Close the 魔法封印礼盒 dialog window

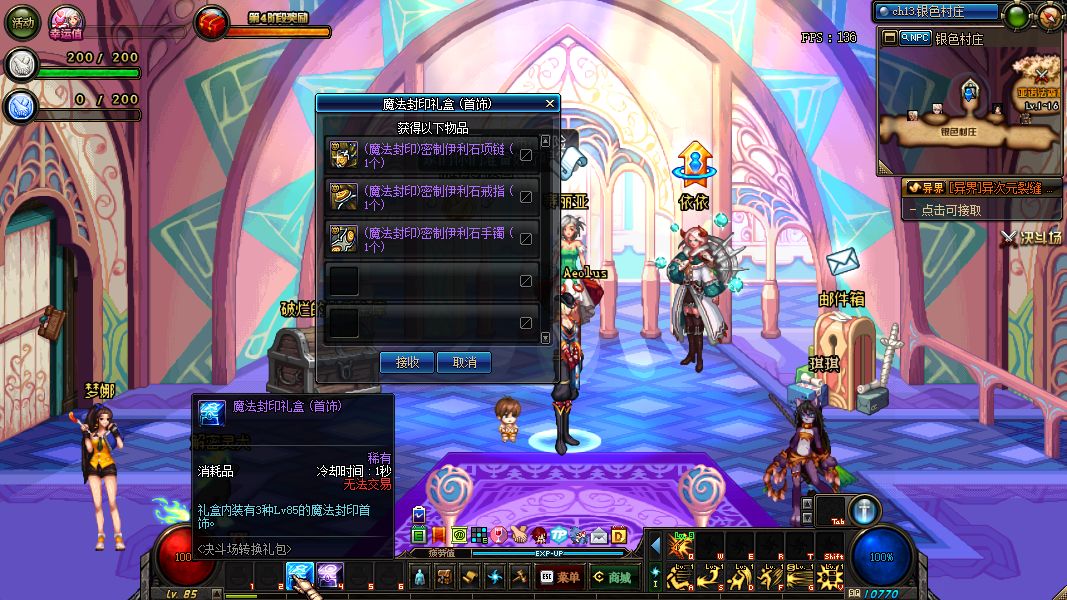click(549, 103)
